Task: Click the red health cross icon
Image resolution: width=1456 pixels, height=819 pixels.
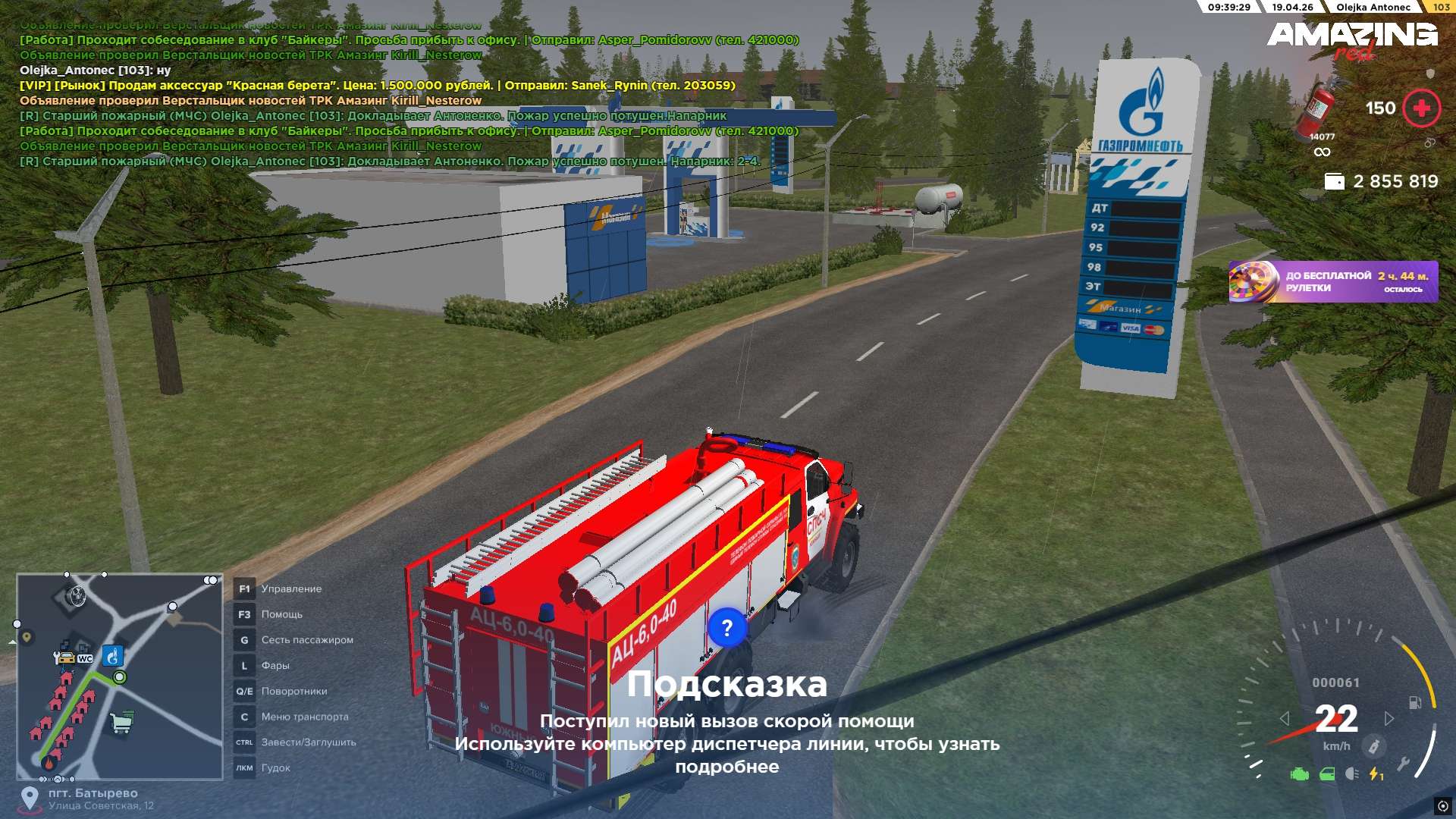Action: pyautogui.click(x=1421, y=108)
